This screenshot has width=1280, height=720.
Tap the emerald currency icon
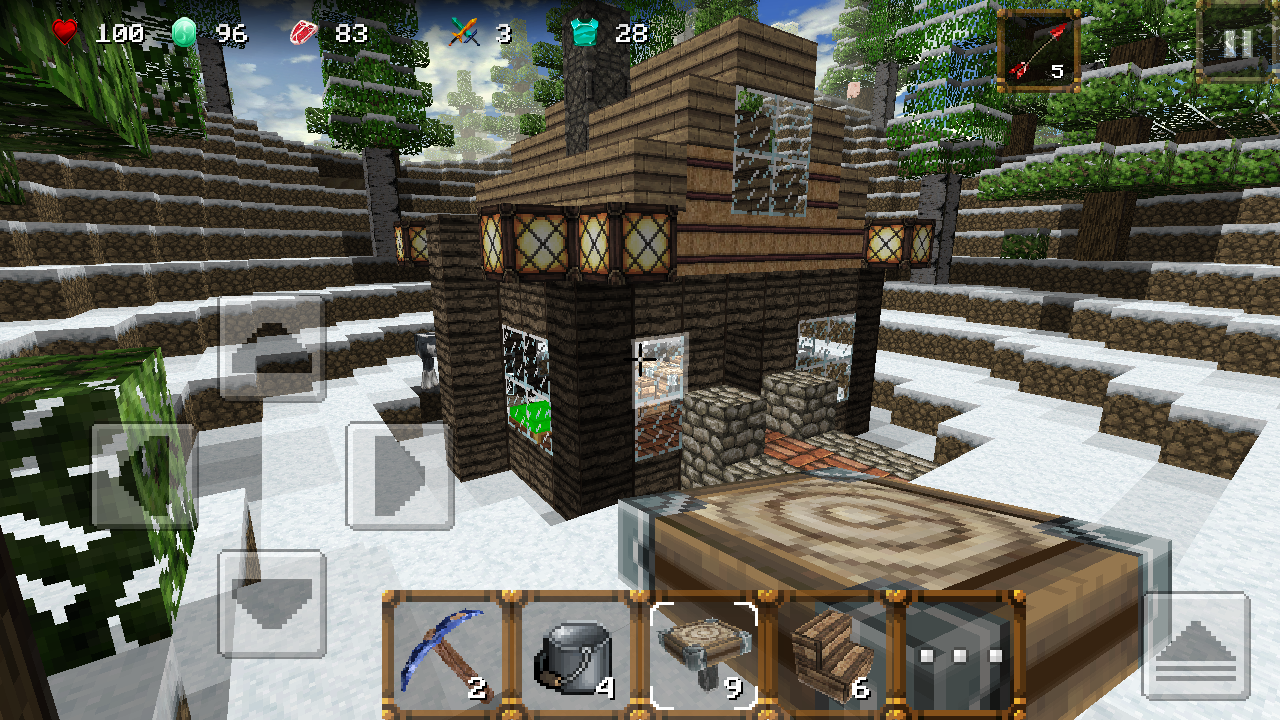182,31
